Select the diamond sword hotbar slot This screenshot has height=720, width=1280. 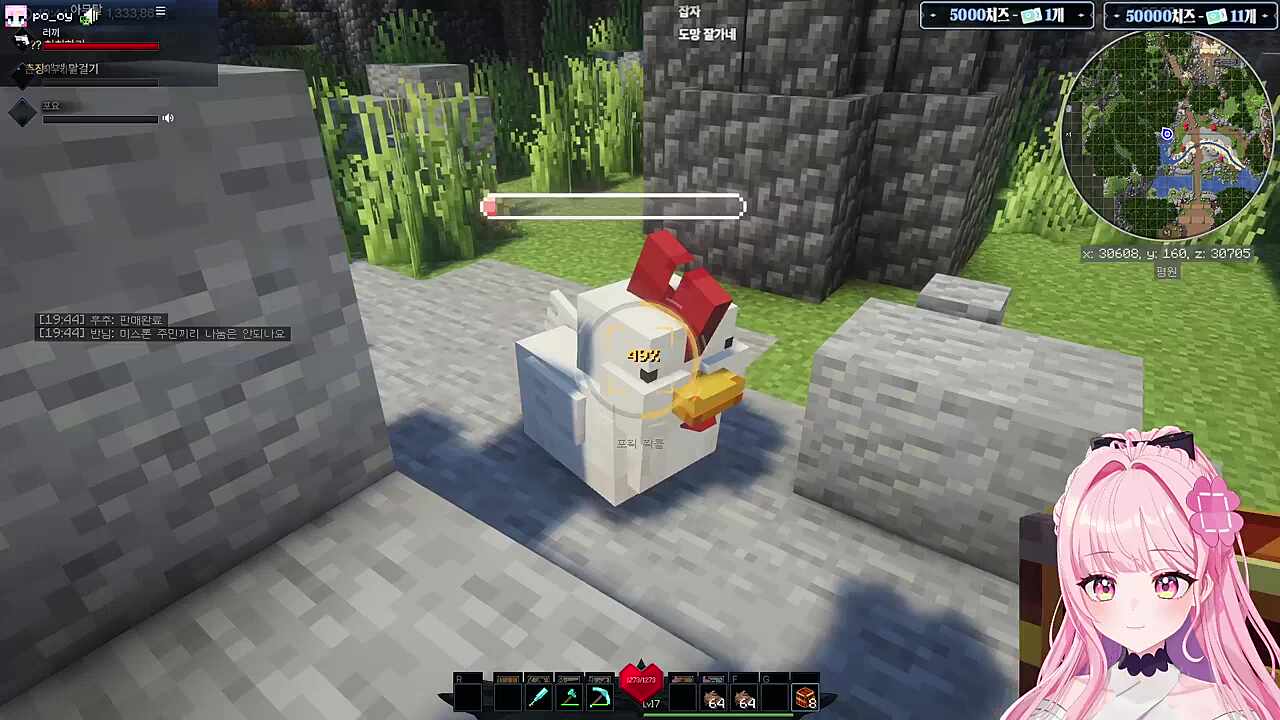point(538,697)
